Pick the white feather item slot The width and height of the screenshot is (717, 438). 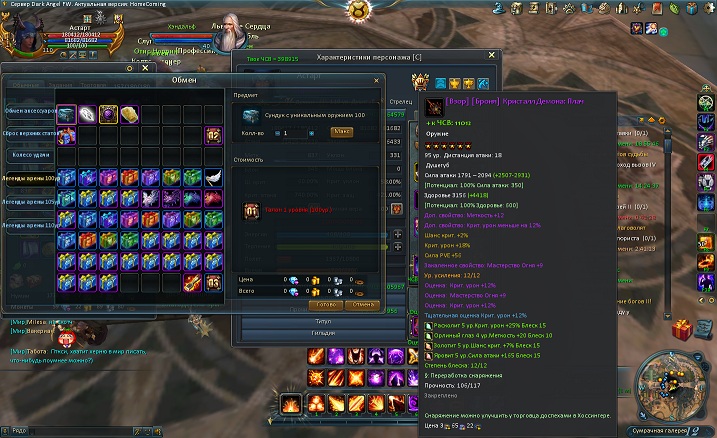coord(87,115)
